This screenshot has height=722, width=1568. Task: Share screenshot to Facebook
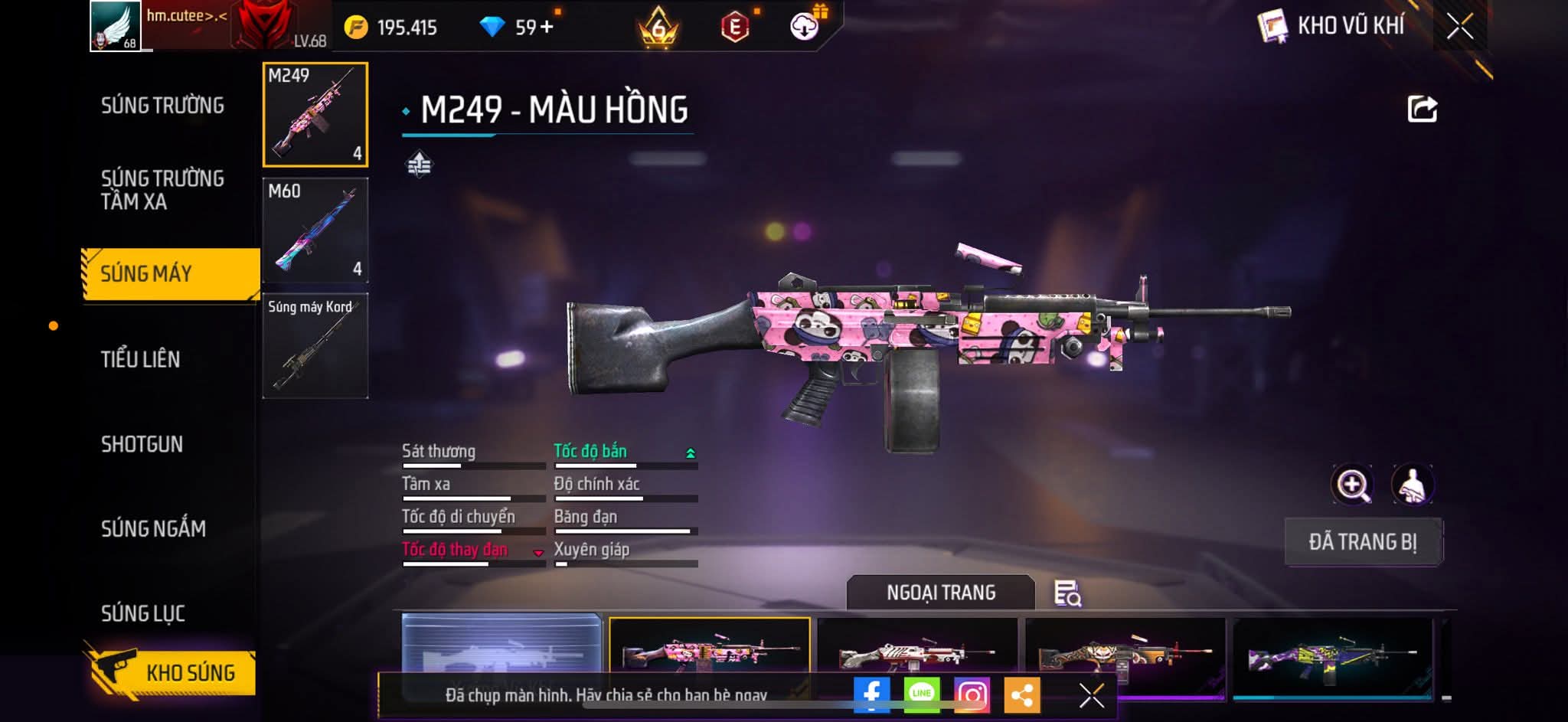[871, 695]
